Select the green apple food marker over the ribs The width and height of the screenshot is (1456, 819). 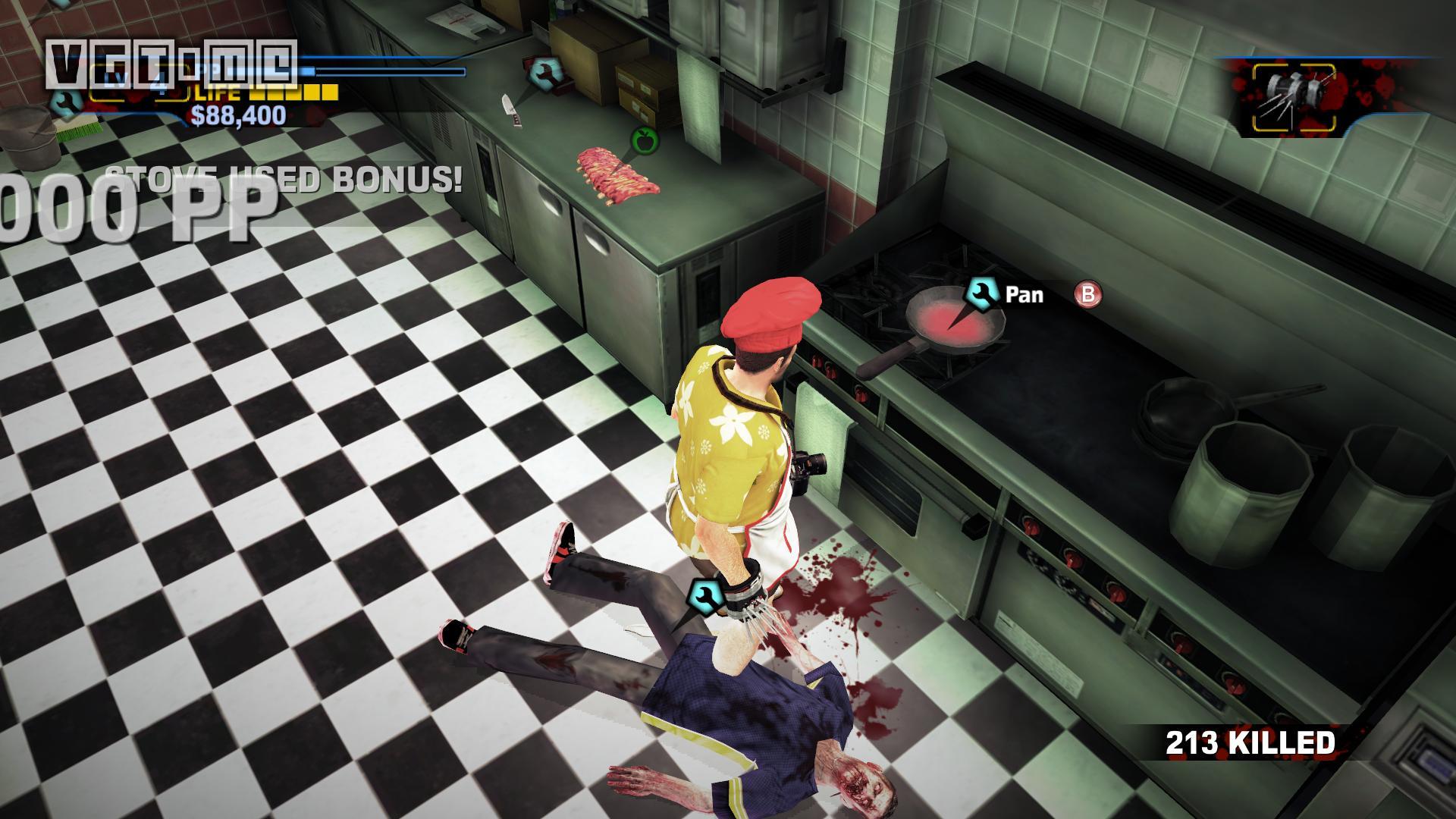point(645,140)
